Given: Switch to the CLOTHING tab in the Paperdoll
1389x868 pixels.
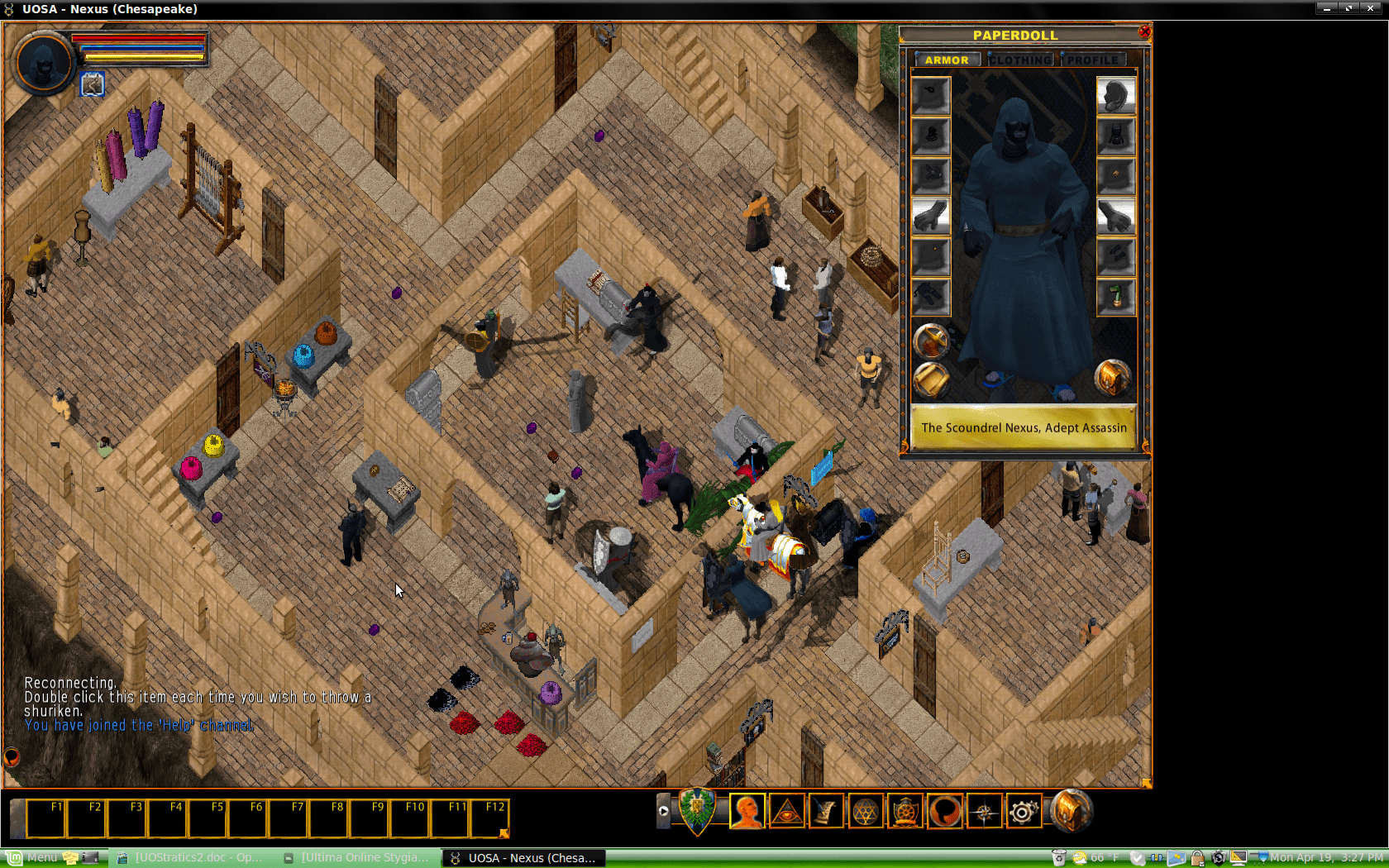Looking at the screenshot, I should click(1023, 60).
